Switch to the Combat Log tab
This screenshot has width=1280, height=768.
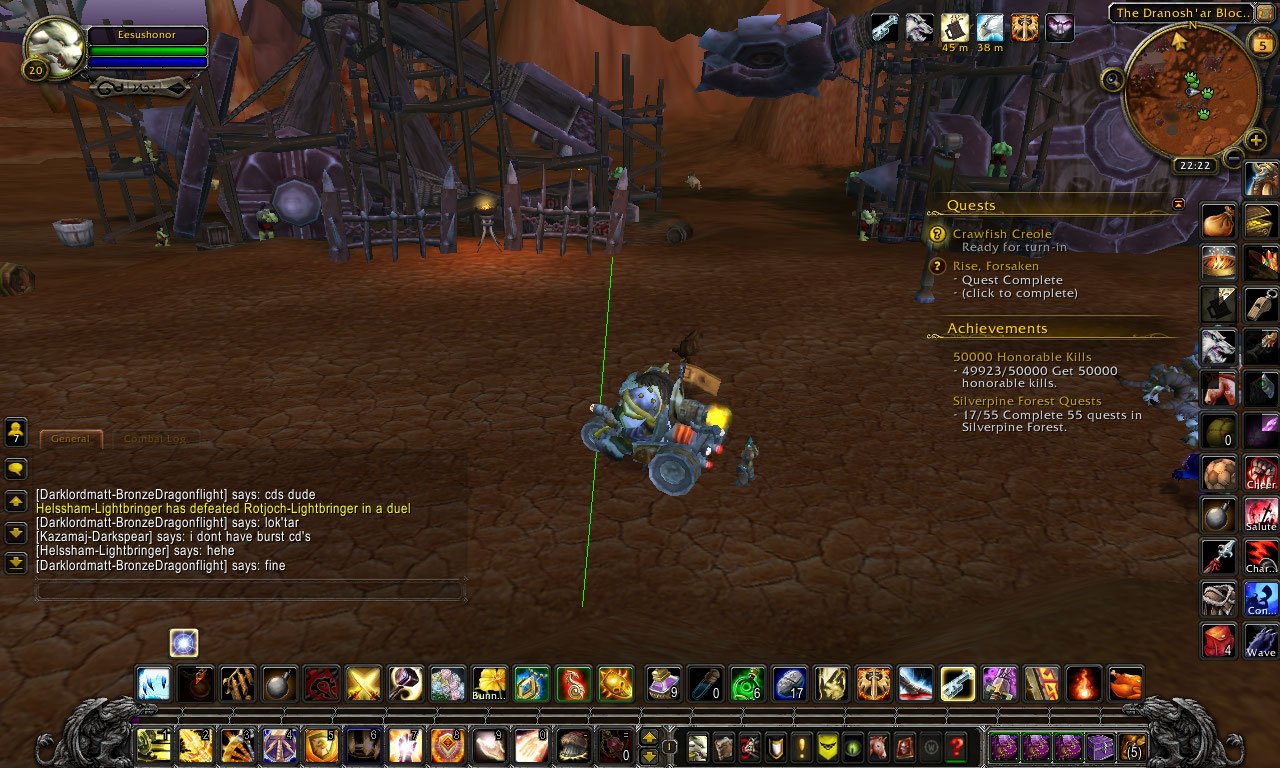click(154, 438)
